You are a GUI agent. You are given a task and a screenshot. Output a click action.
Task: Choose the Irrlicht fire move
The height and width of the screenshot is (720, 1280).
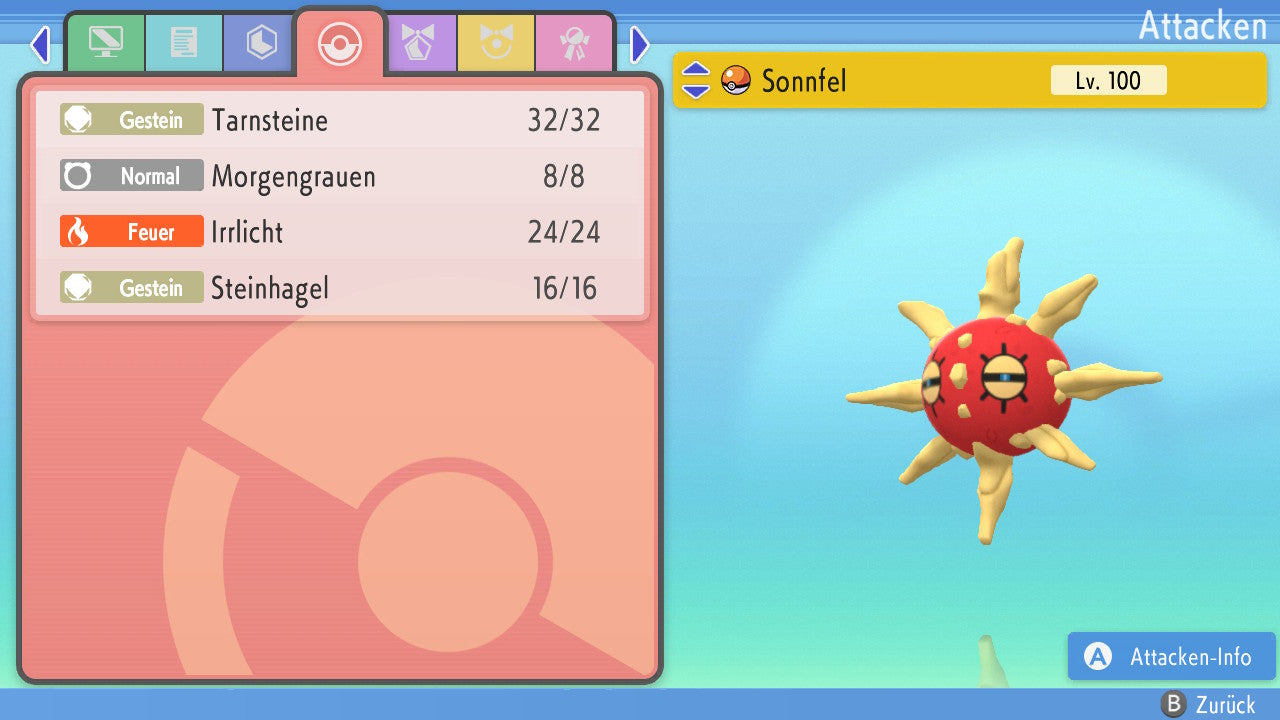pos(340,233)
